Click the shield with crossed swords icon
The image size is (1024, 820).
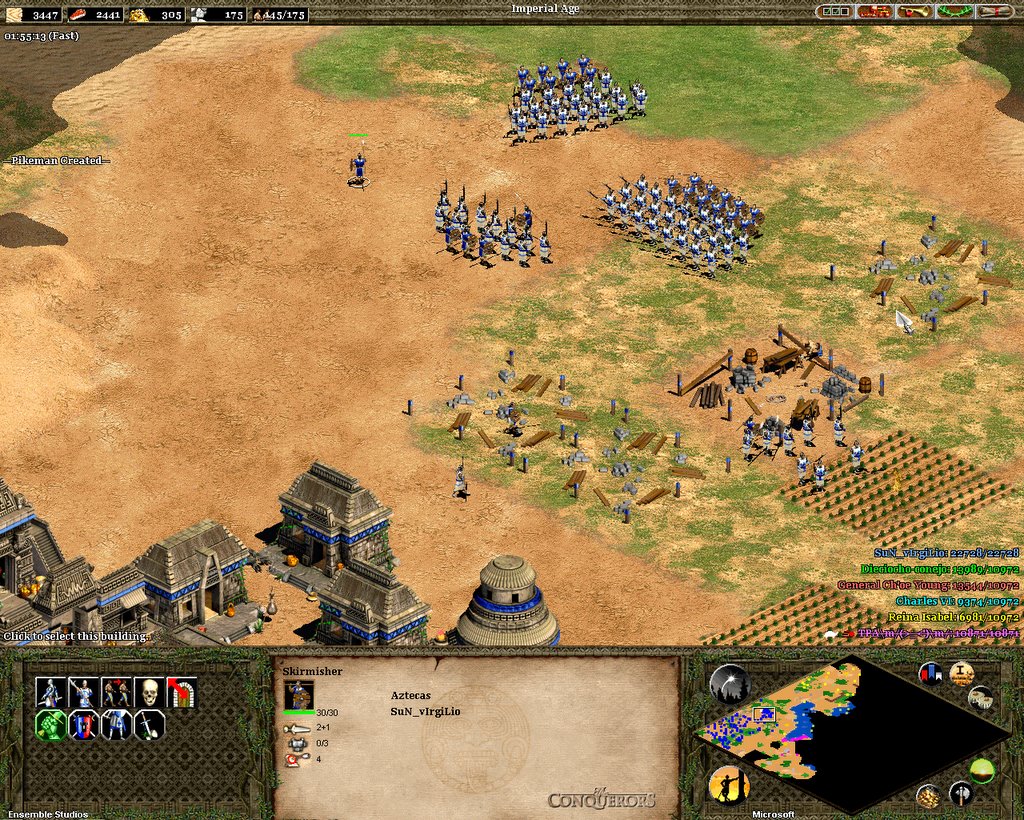(83, 725)
